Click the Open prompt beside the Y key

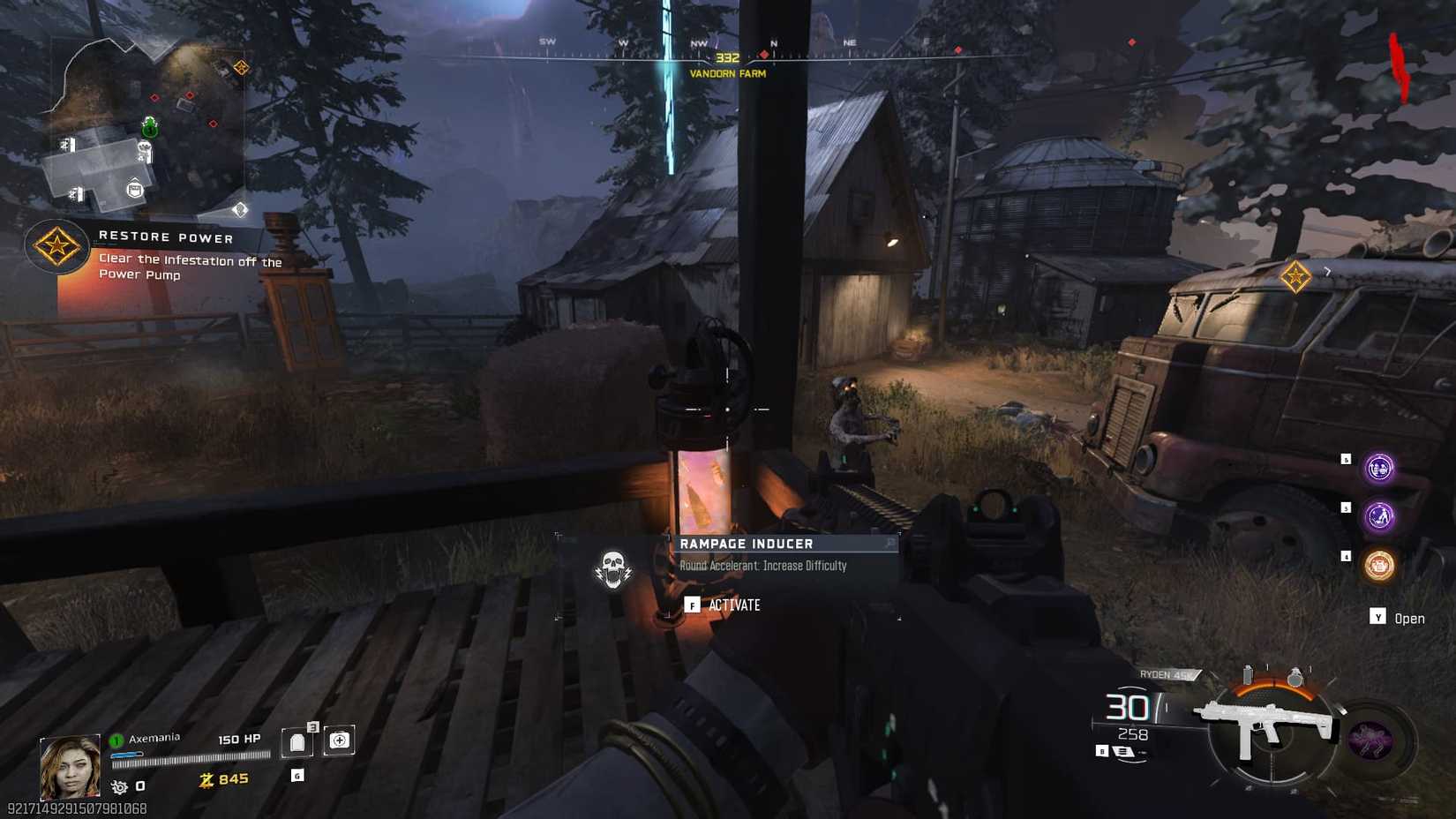pos(1409,619)
